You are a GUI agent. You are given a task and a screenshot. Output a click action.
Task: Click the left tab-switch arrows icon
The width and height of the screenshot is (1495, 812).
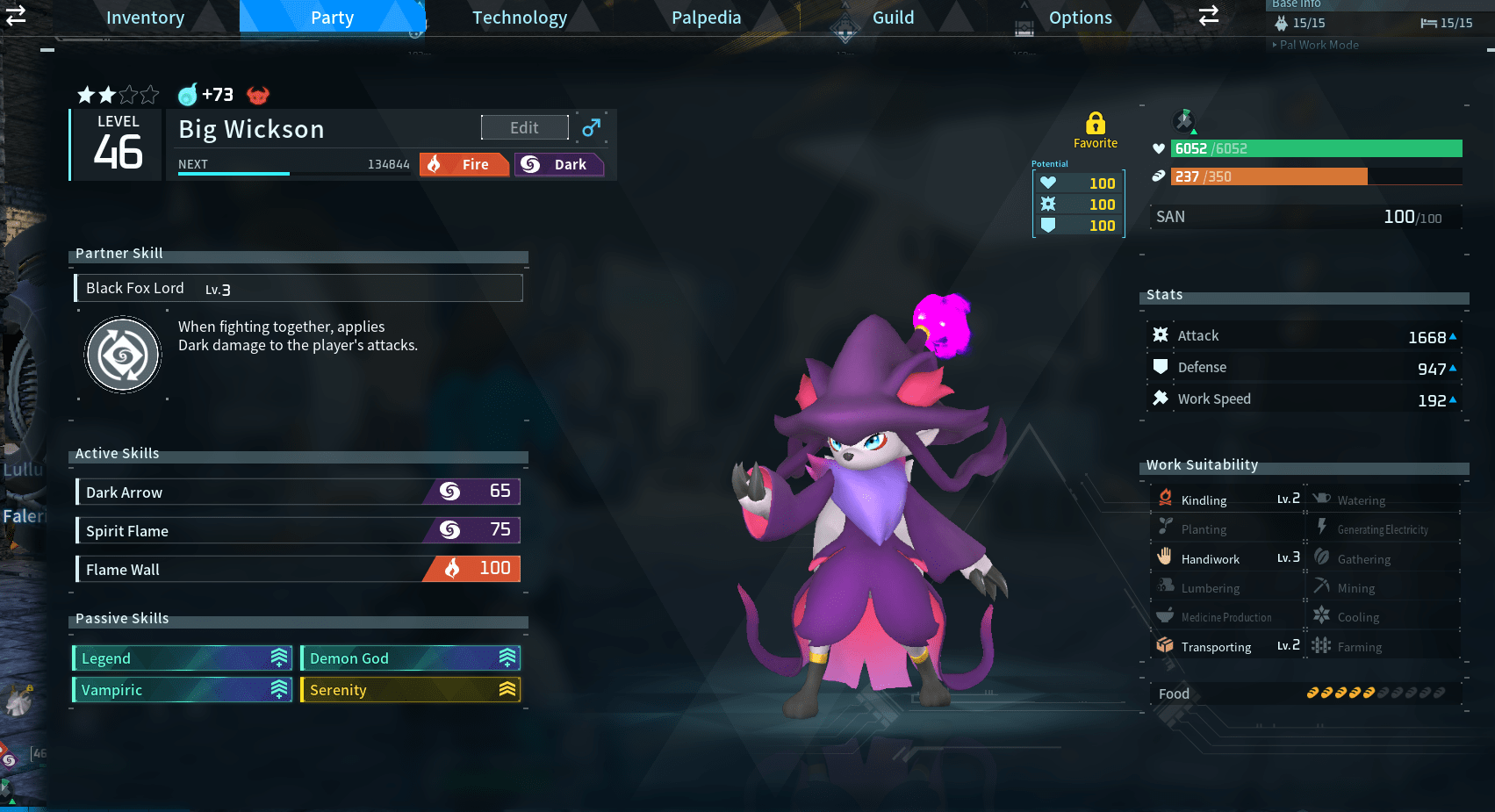tap(16, 15)
